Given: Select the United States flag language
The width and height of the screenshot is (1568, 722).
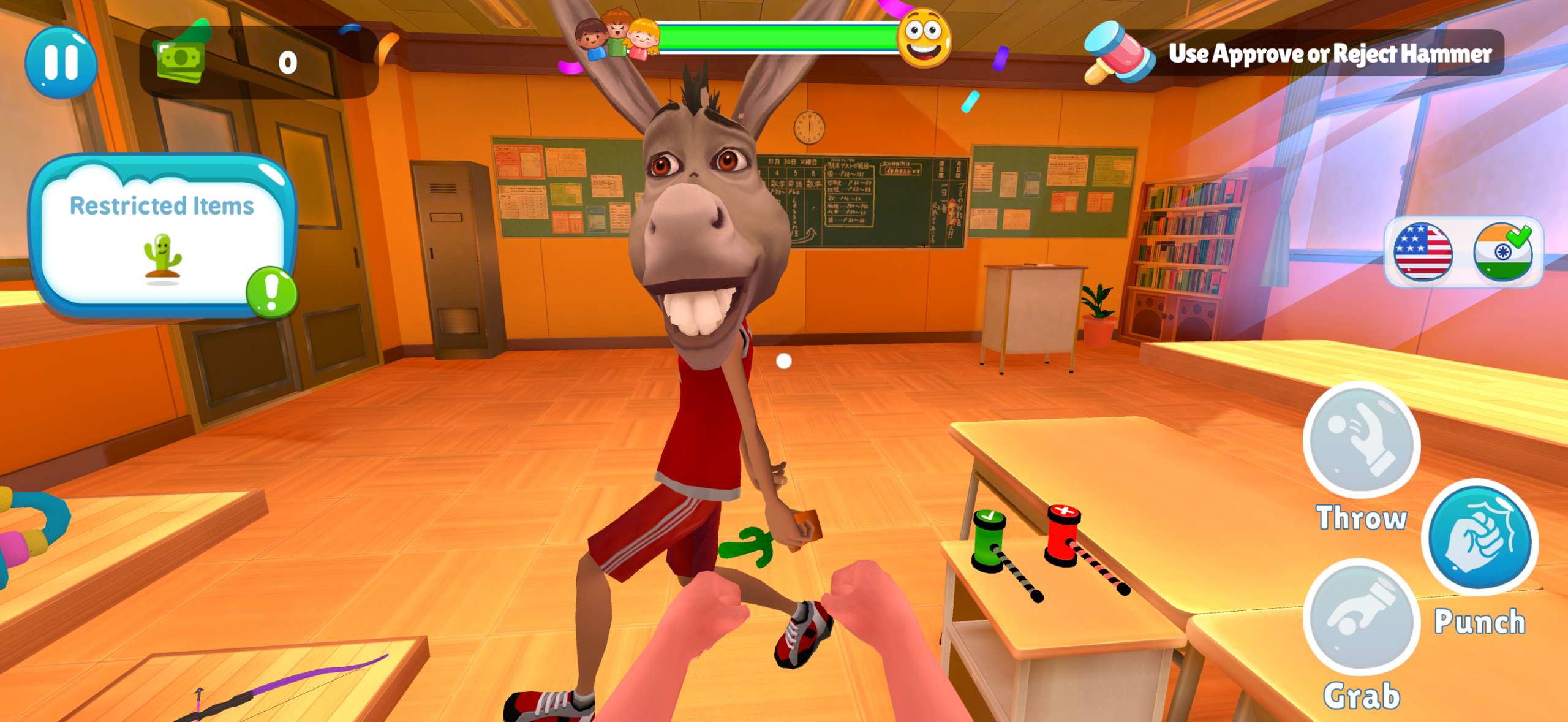Looking at the screenshot, I should click(x=1422, y=252).
